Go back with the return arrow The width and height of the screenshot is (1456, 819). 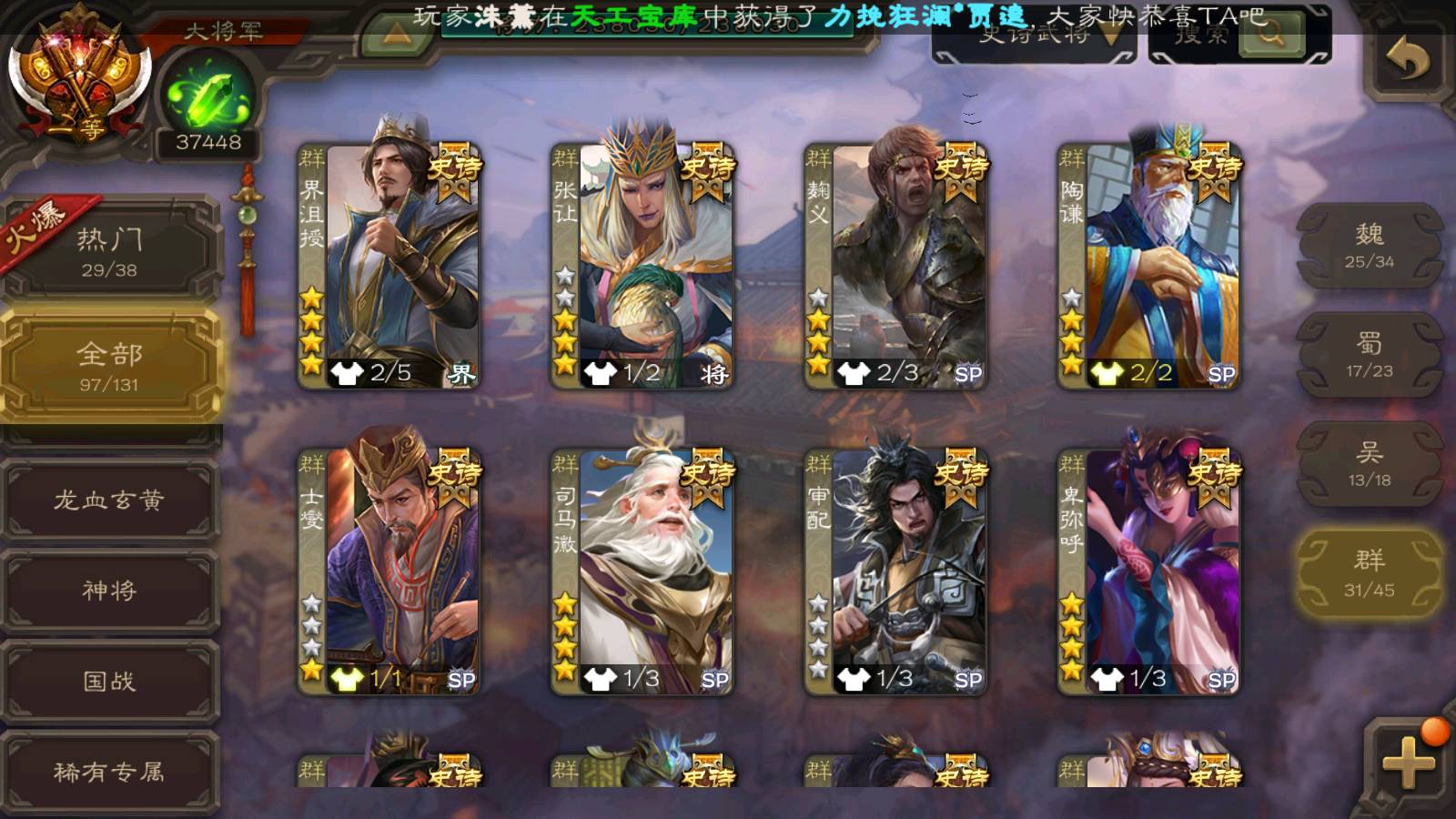[x=1407, y=60]
